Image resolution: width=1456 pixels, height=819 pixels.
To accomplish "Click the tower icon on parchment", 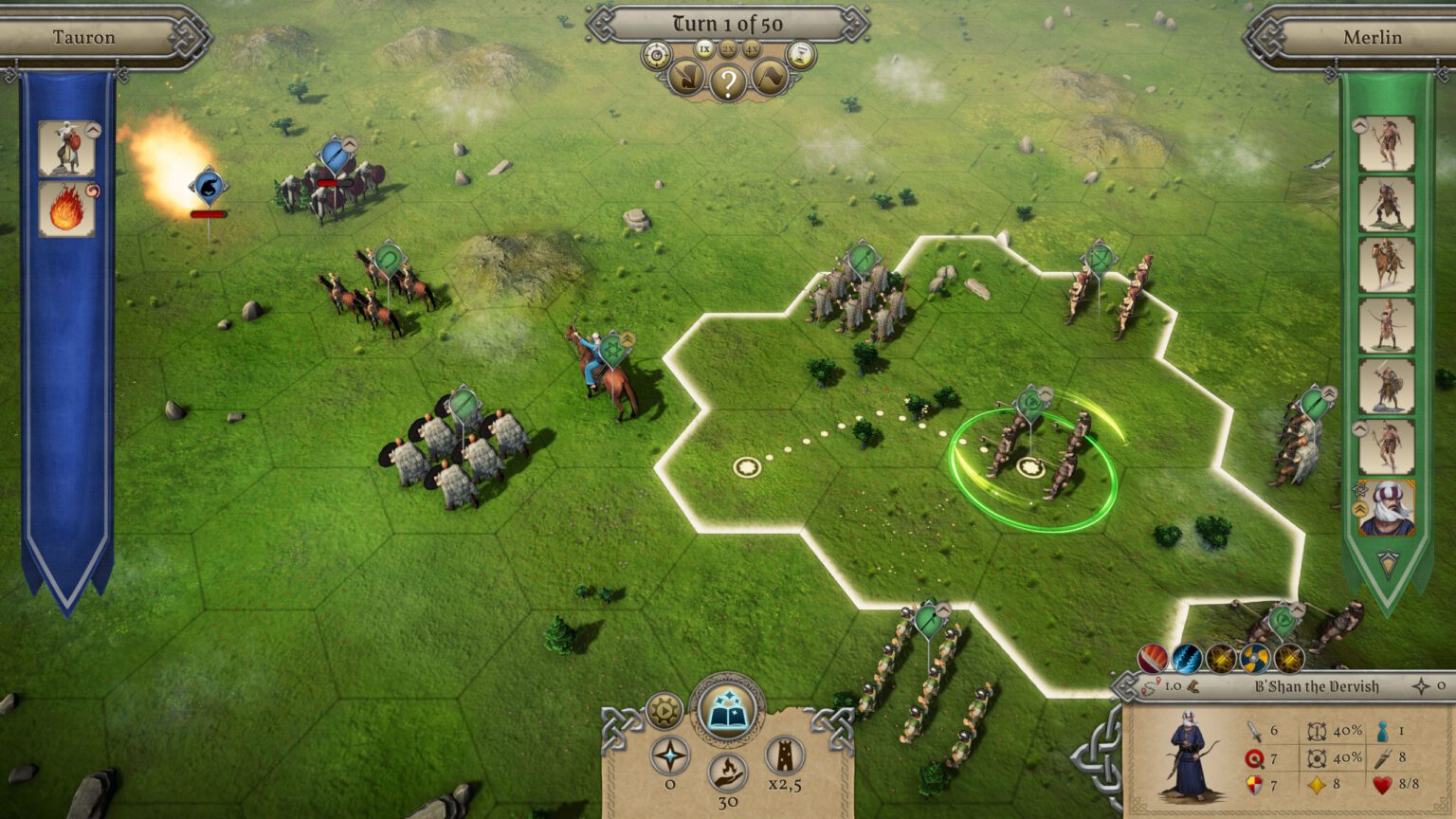I will click(x=785, y=755).
